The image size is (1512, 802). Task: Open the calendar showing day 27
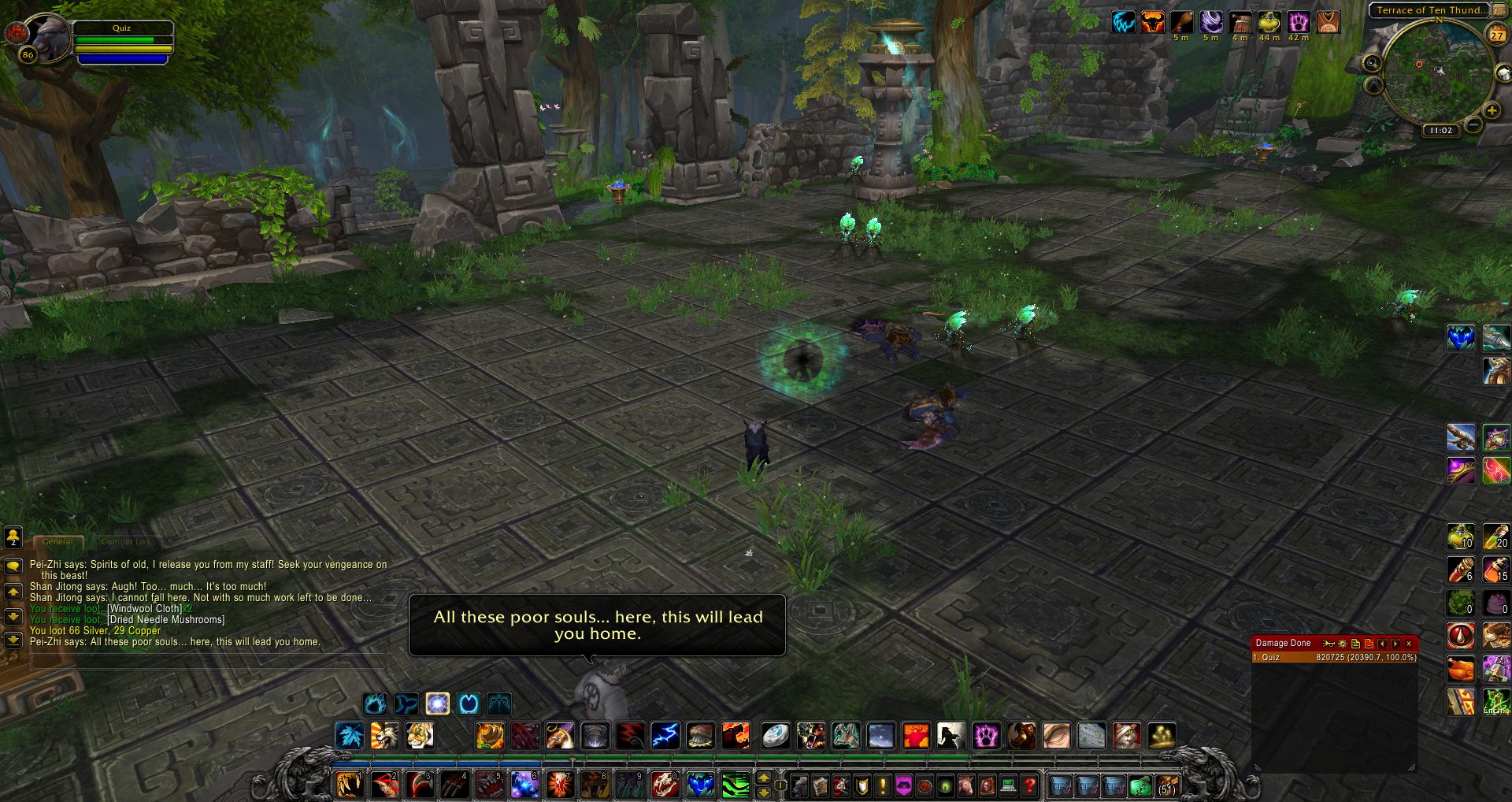click(1496, 34)
